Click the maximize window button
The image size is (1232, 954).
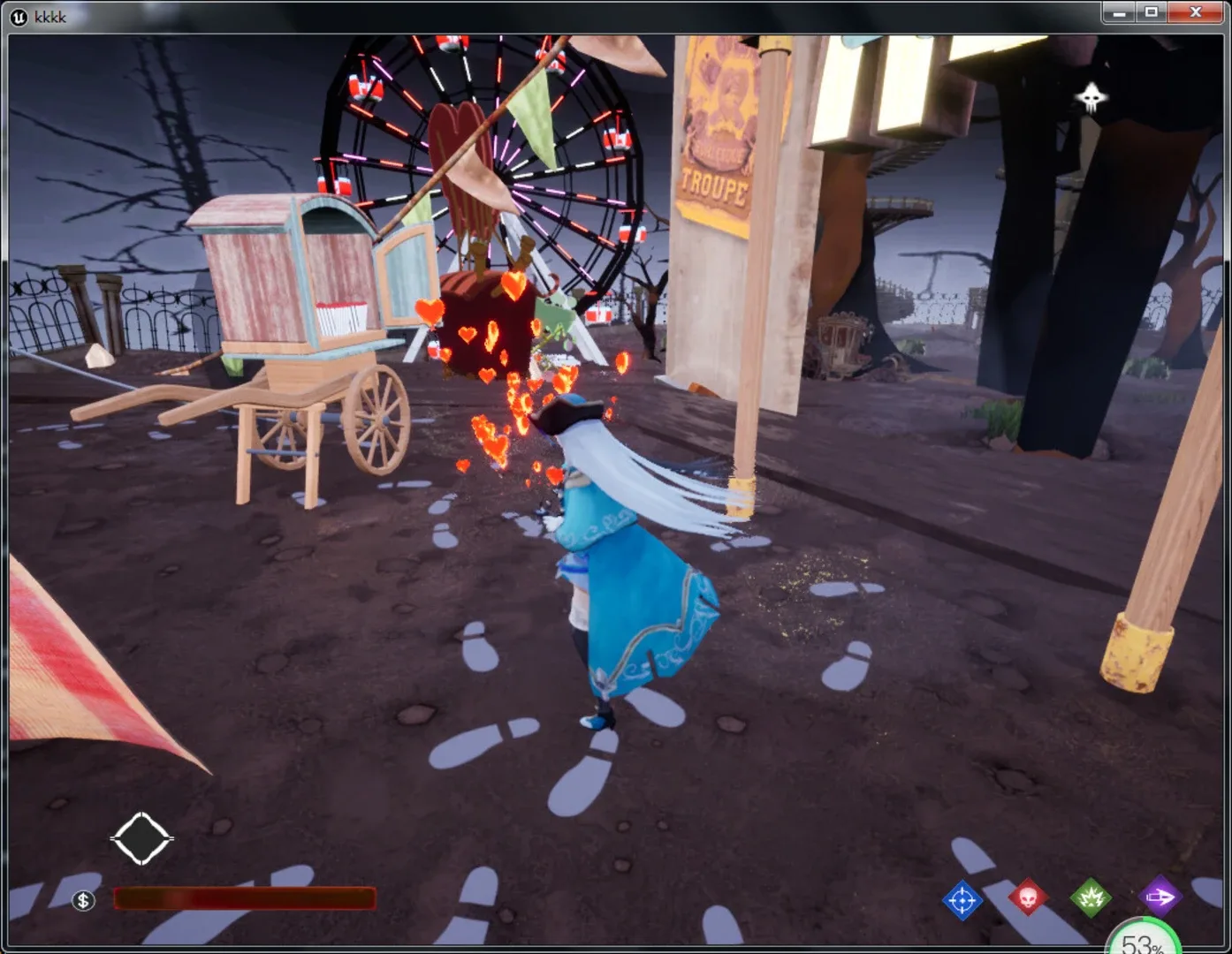pos(1150,12)
